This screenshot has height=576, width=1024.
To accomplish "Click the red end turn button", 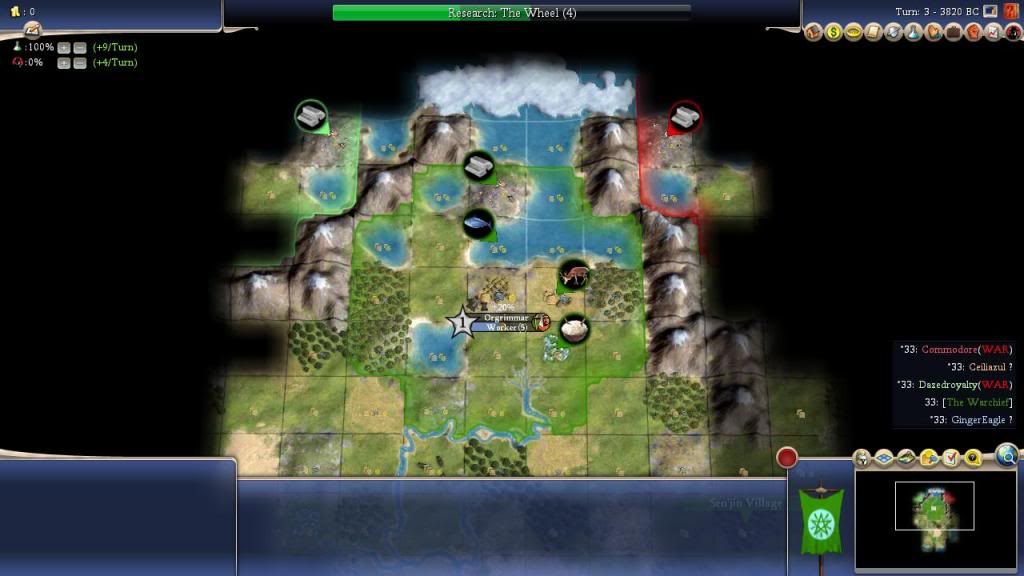I will 787,457.
